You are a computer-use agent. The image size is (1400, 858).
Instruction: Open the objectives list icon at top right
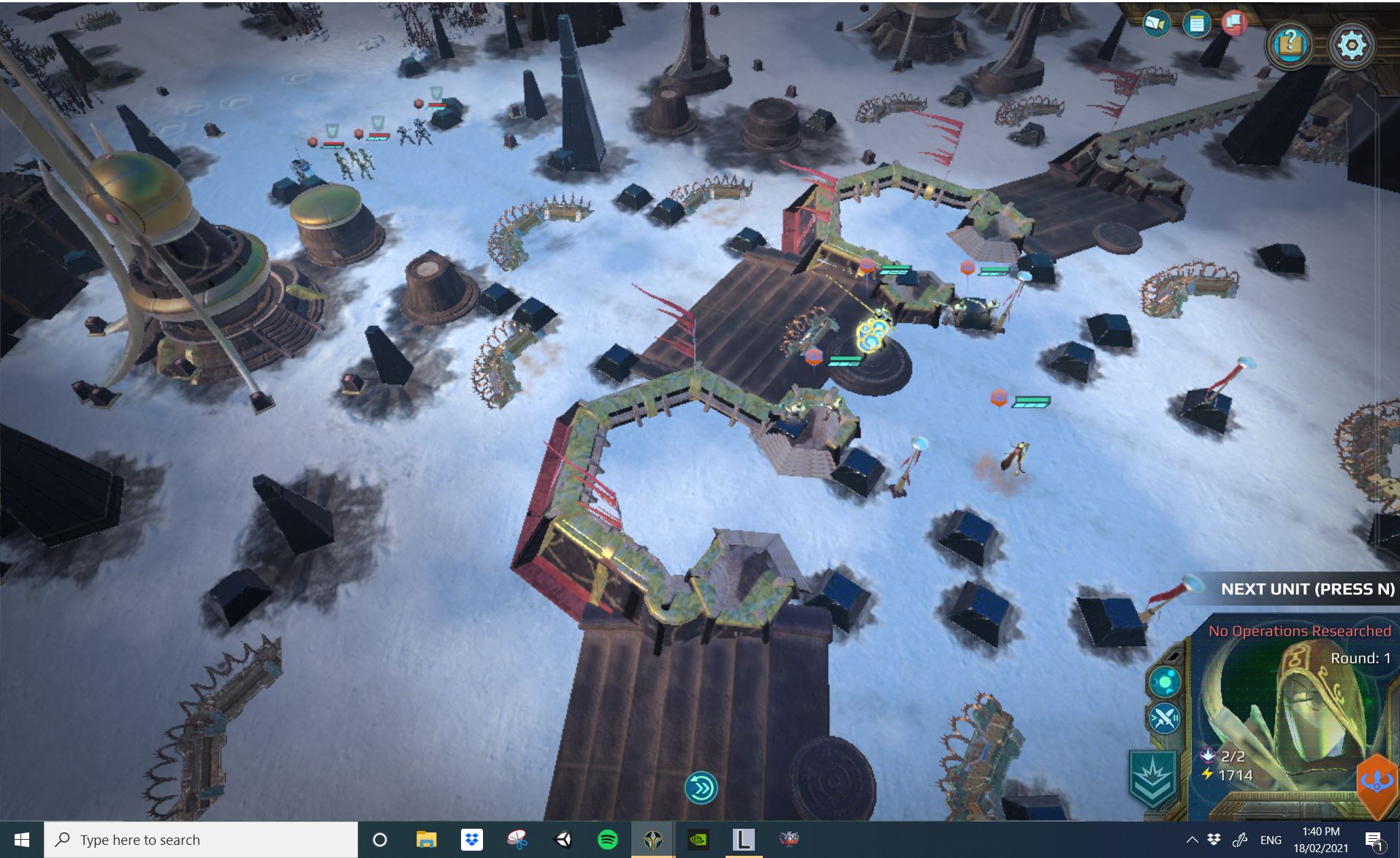coord(1196,23)
